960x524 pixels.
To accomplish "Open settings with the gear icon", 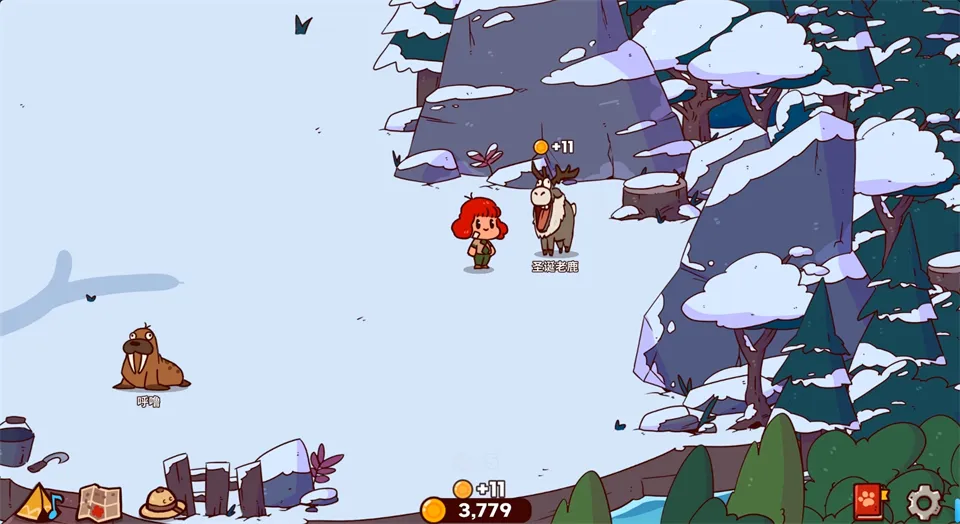I will coord(924,501).
